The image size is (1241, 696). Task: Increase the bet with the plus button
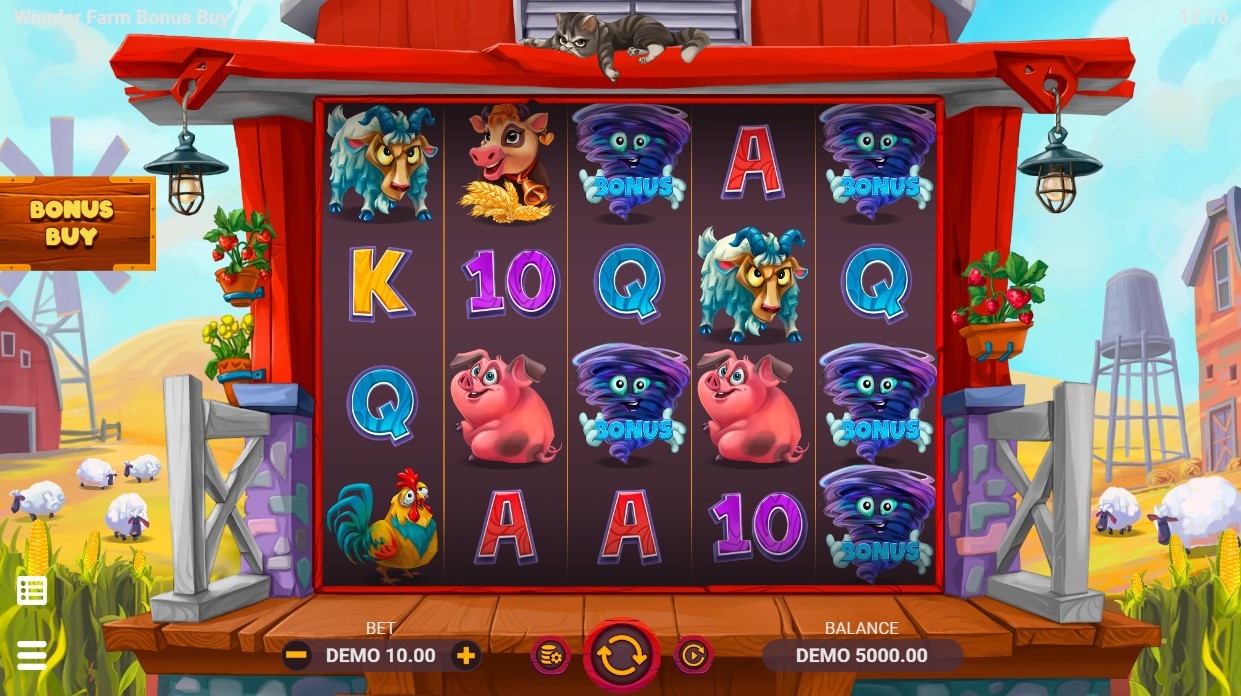[x=465, y=656]
